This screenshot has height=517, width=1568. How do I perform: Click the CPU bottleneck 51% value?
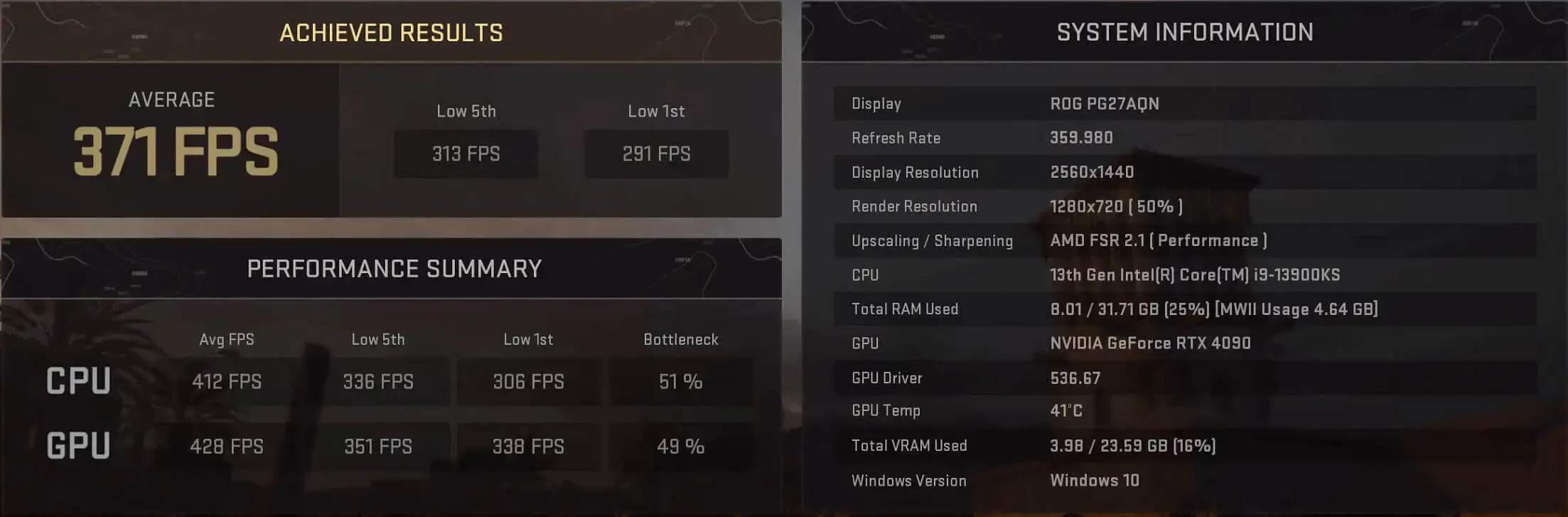click(x=680, y=381)
